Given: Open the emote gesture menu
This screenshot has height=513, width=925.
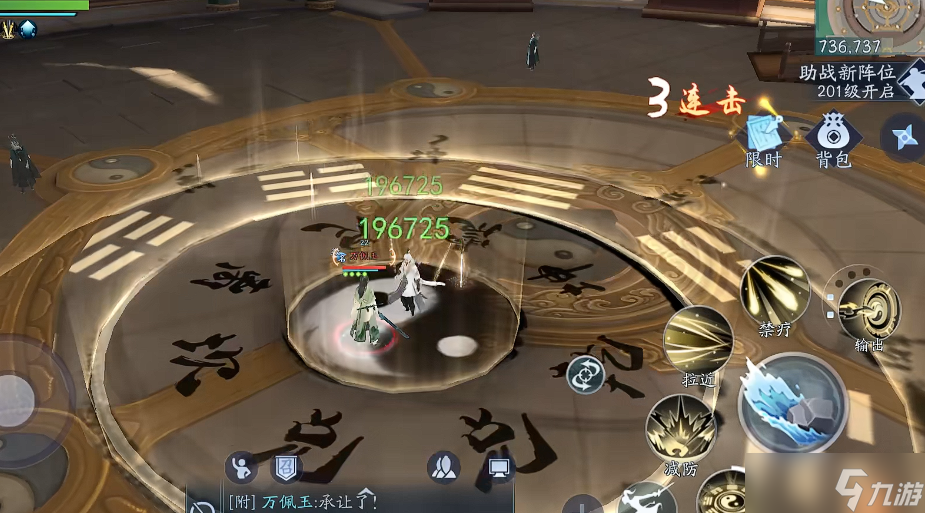Looking at the screenshot, I should [x=240, y=467].
